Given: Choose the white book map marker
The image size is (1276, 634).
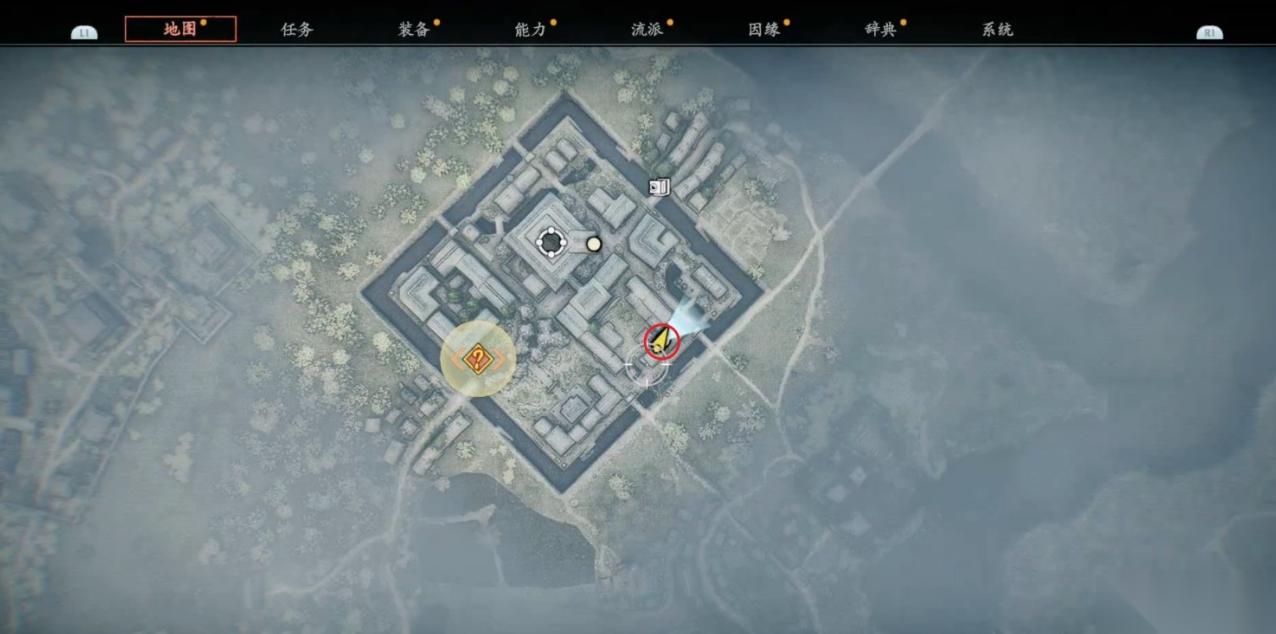Looking at the screenshot, I should 658,187.
